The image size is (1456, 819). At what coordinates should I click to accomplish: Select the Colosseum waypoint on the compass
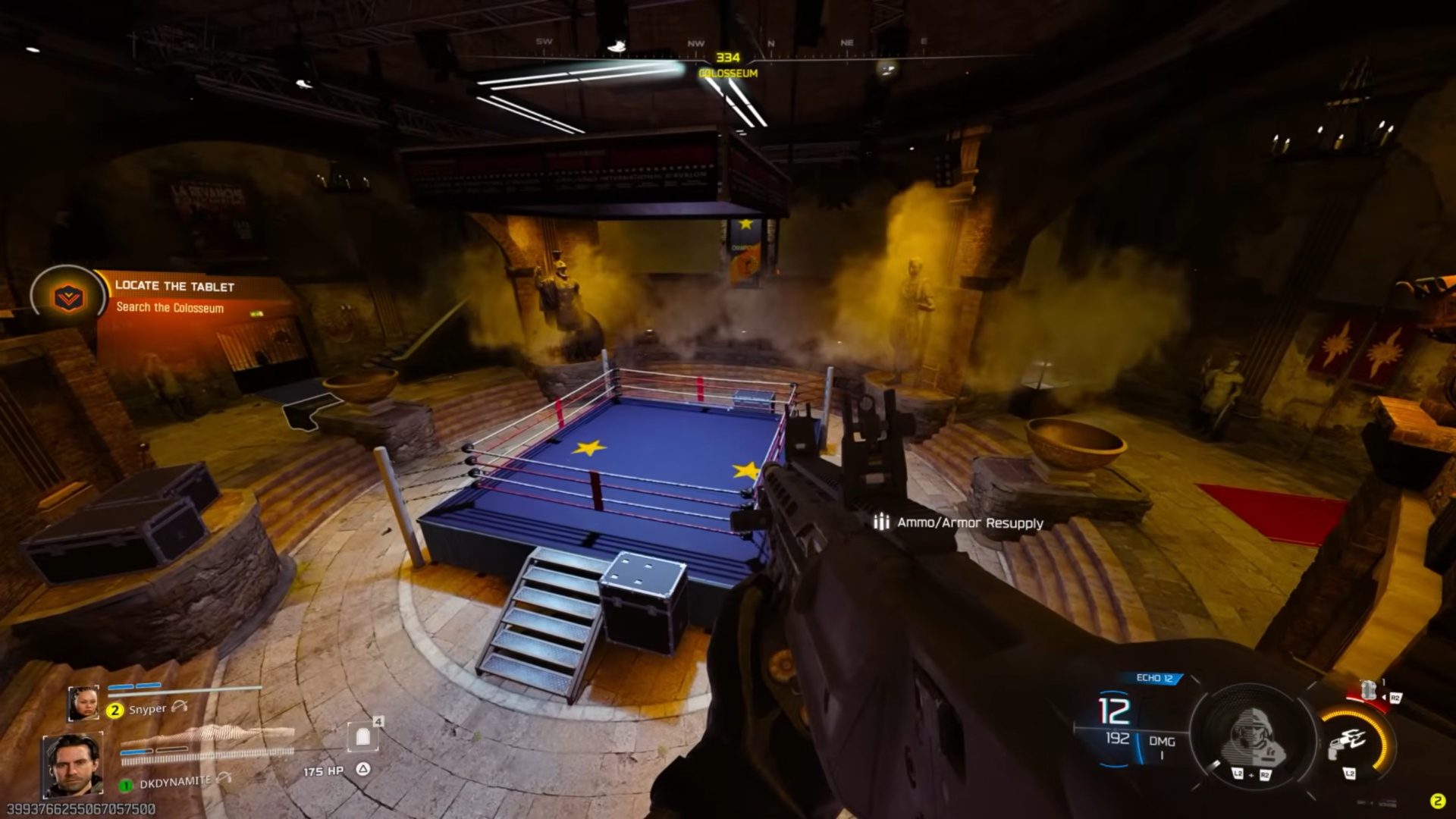pos(728,65)
